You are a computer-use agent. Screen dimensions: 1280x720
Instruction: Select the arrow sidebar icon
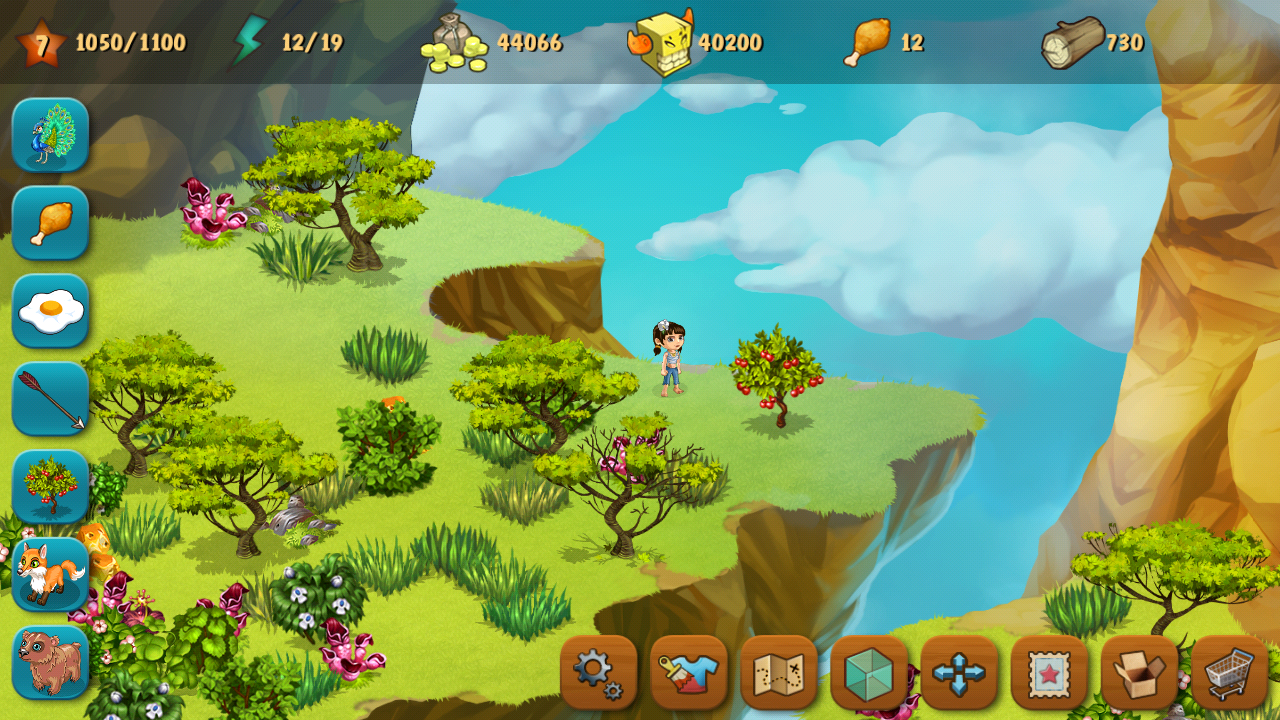point(48,398)
